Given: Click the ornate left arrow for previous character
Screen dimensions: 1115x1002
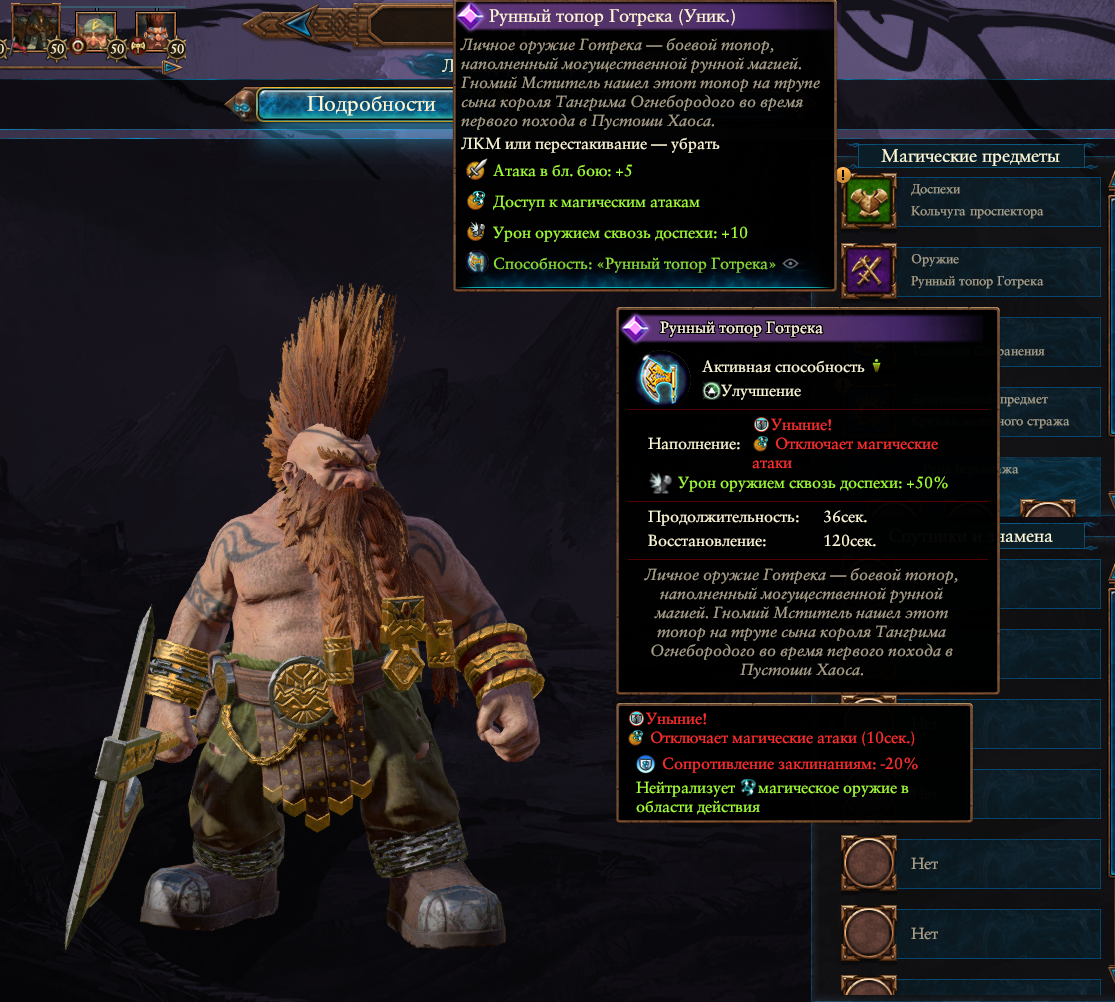Looking at the screenshot, I should pyautogui.click(x=295, y=20).
